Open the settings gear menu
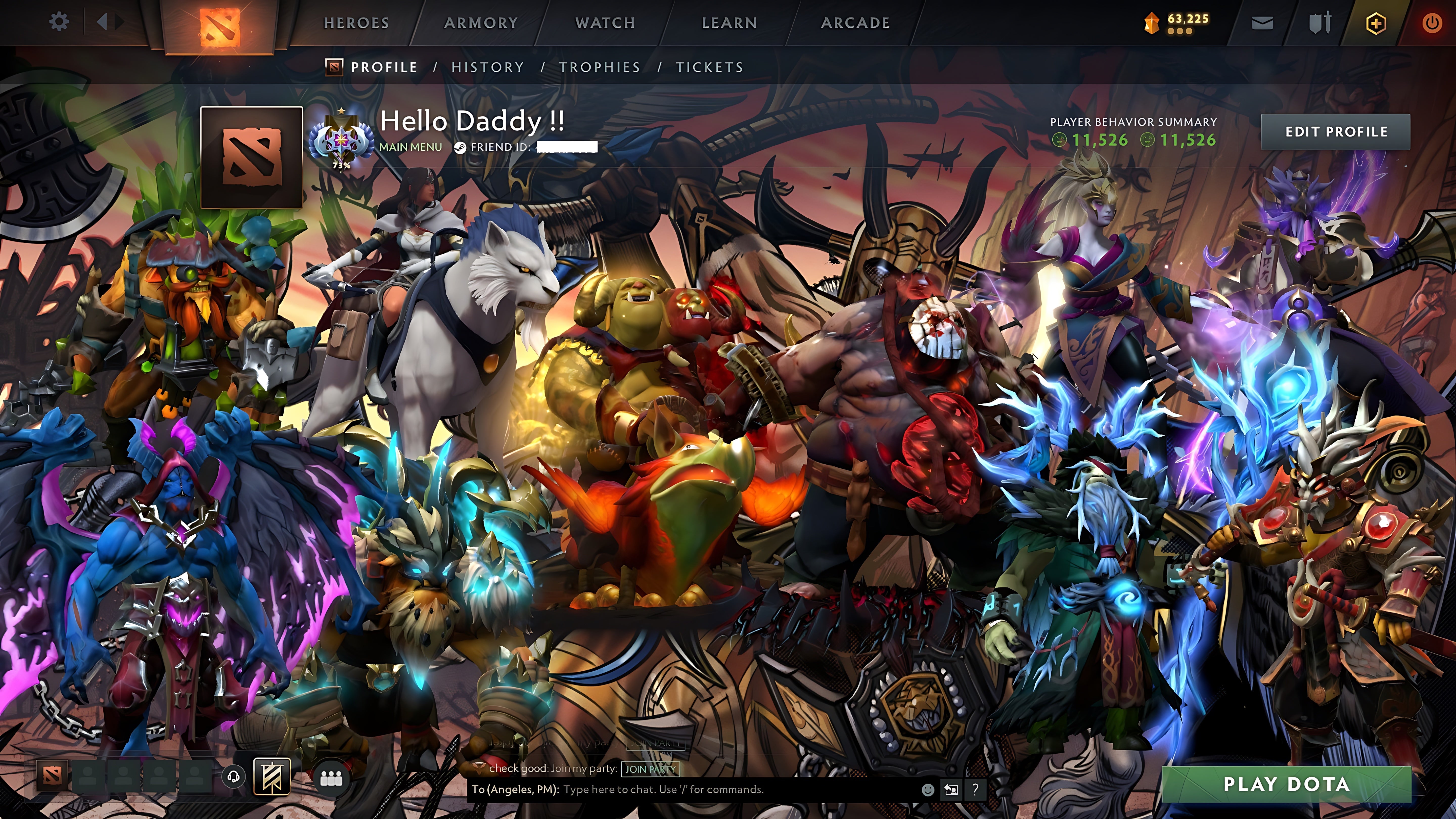Image resolution: width=1456 pixels, height=819 pixels. pos(59,21)
